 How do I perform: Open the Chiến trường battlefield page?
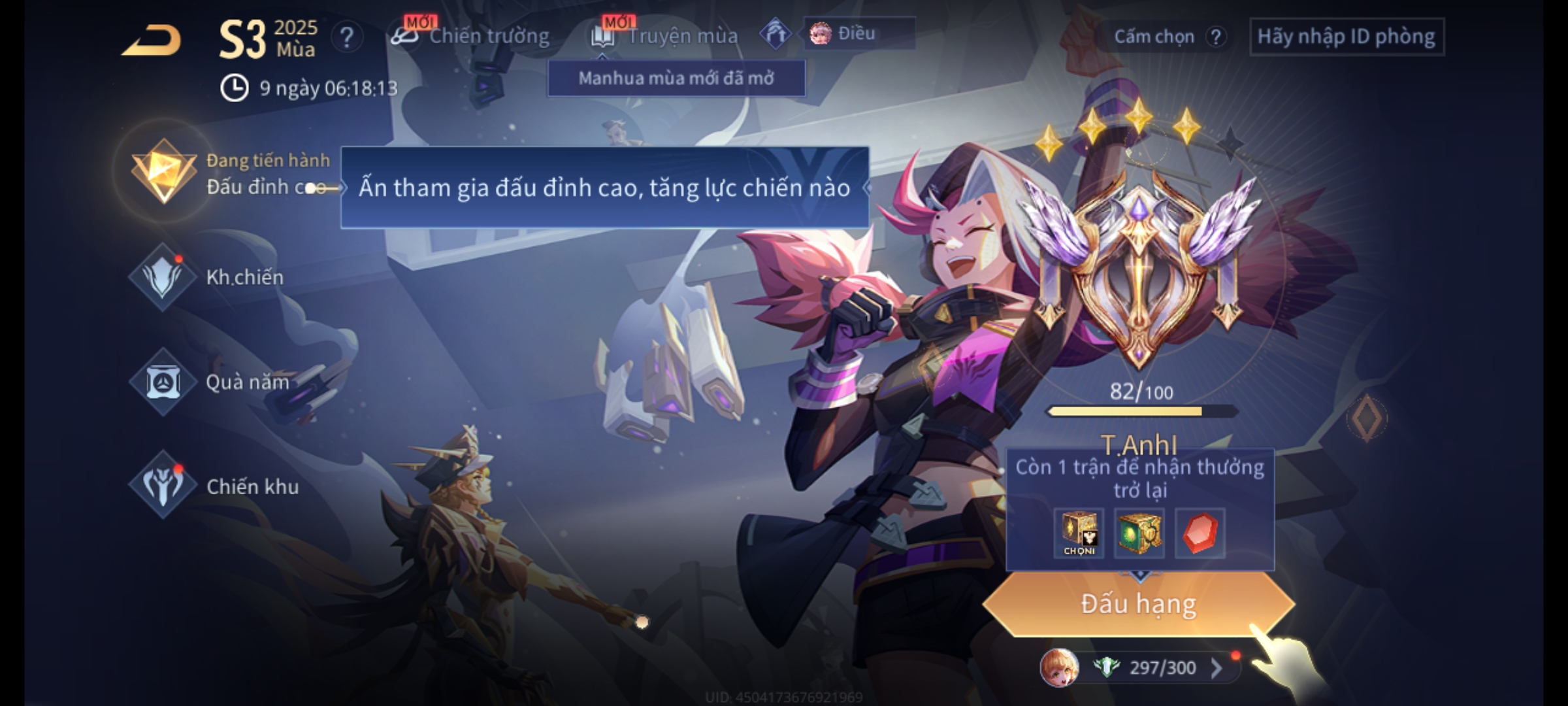[472, 36]
